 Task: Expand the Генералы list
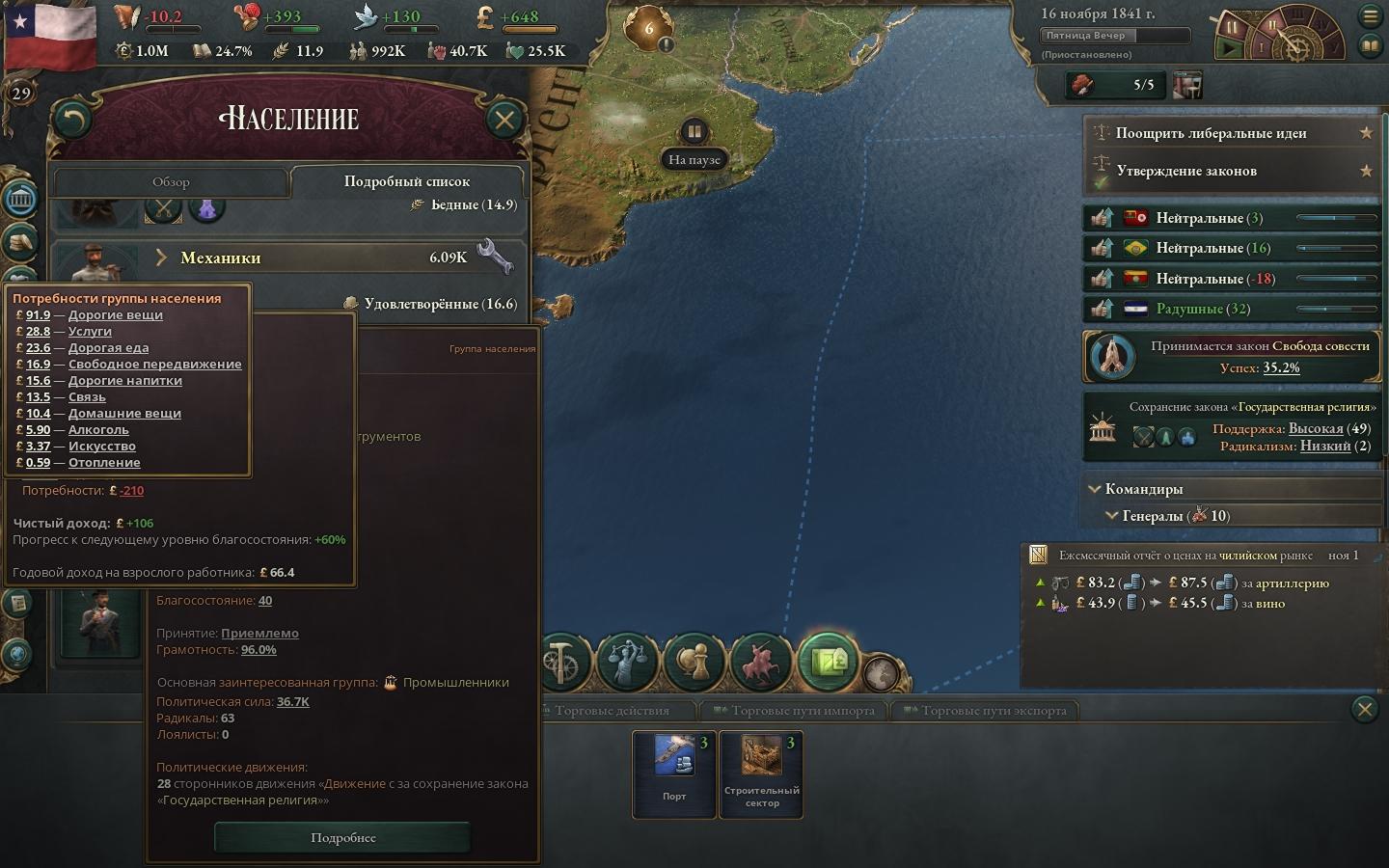(1111, 516)
